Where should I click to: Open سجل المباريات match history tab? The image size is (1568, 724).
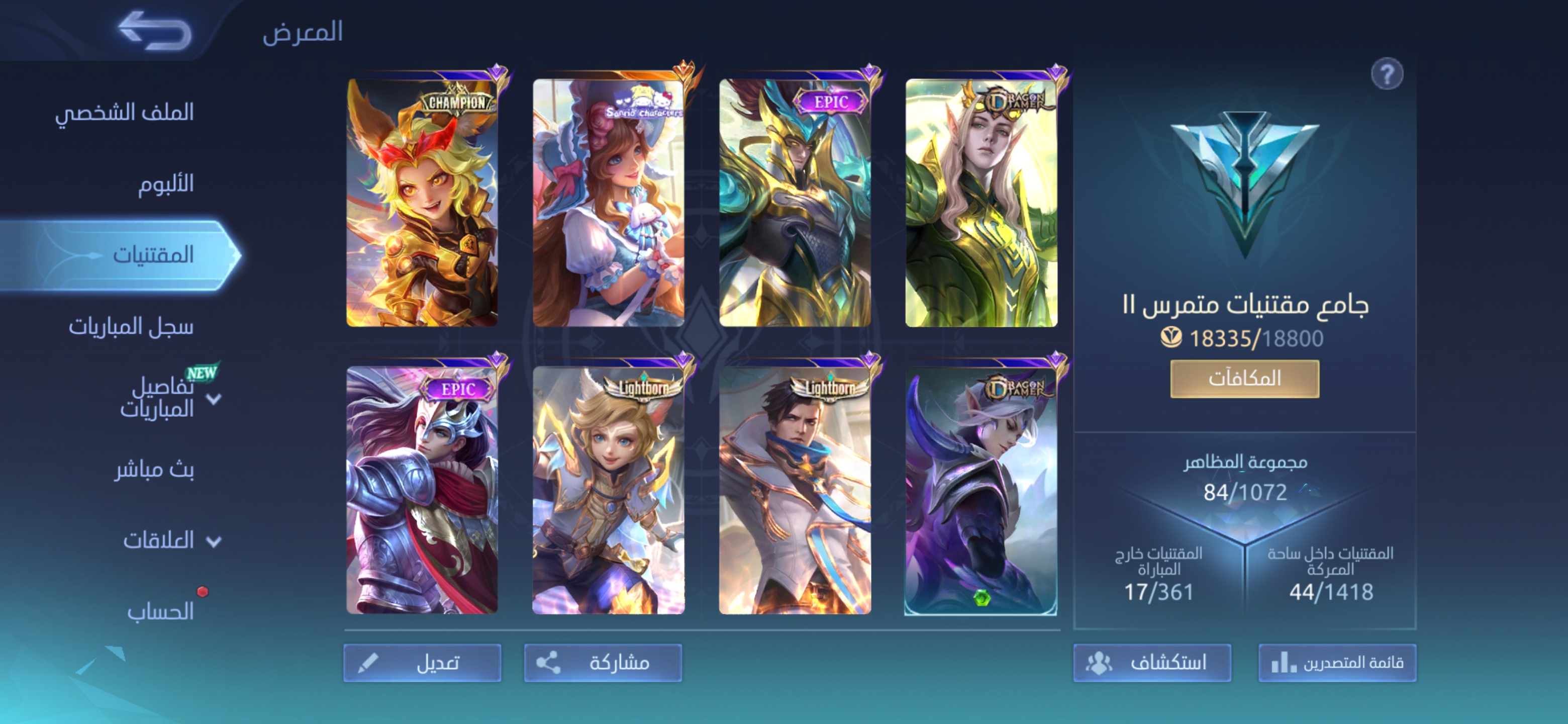point(131,327)
